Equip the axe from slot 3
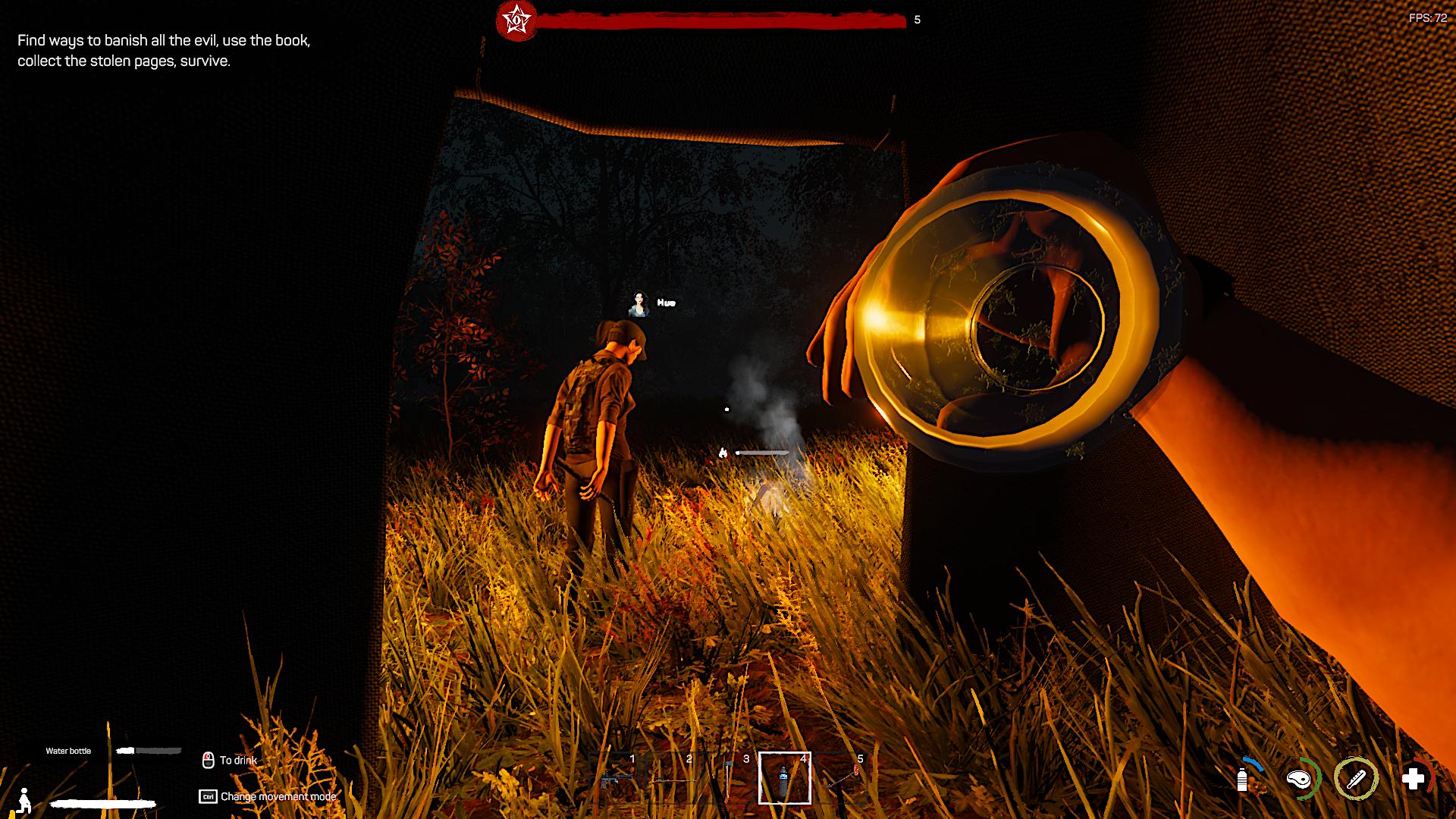 coord(728,778)
